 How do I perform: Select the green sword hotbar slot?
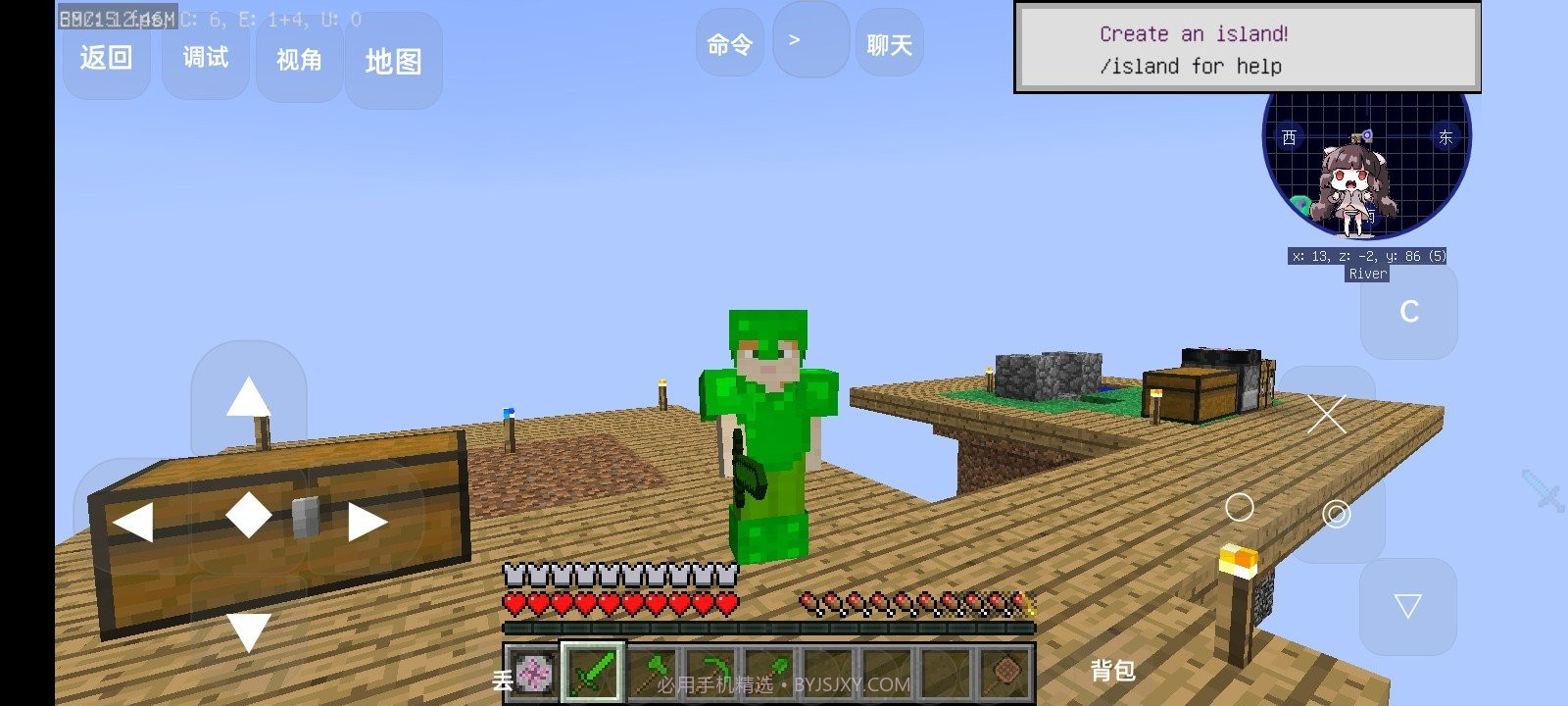coord(592,674)
